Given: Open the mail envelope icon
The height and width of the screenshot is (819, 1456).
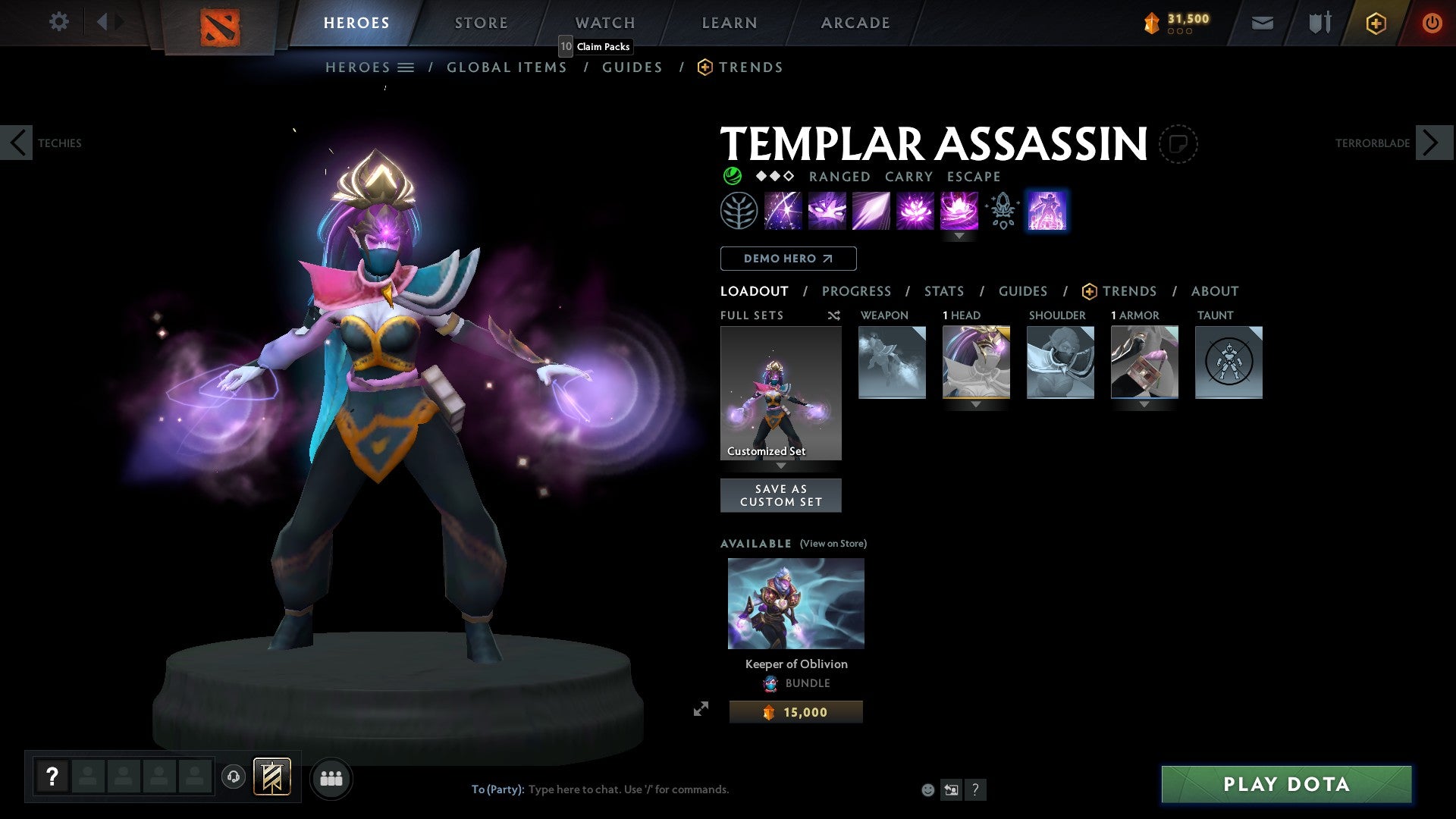Looking at the screenshot, I should (1261, 23).
